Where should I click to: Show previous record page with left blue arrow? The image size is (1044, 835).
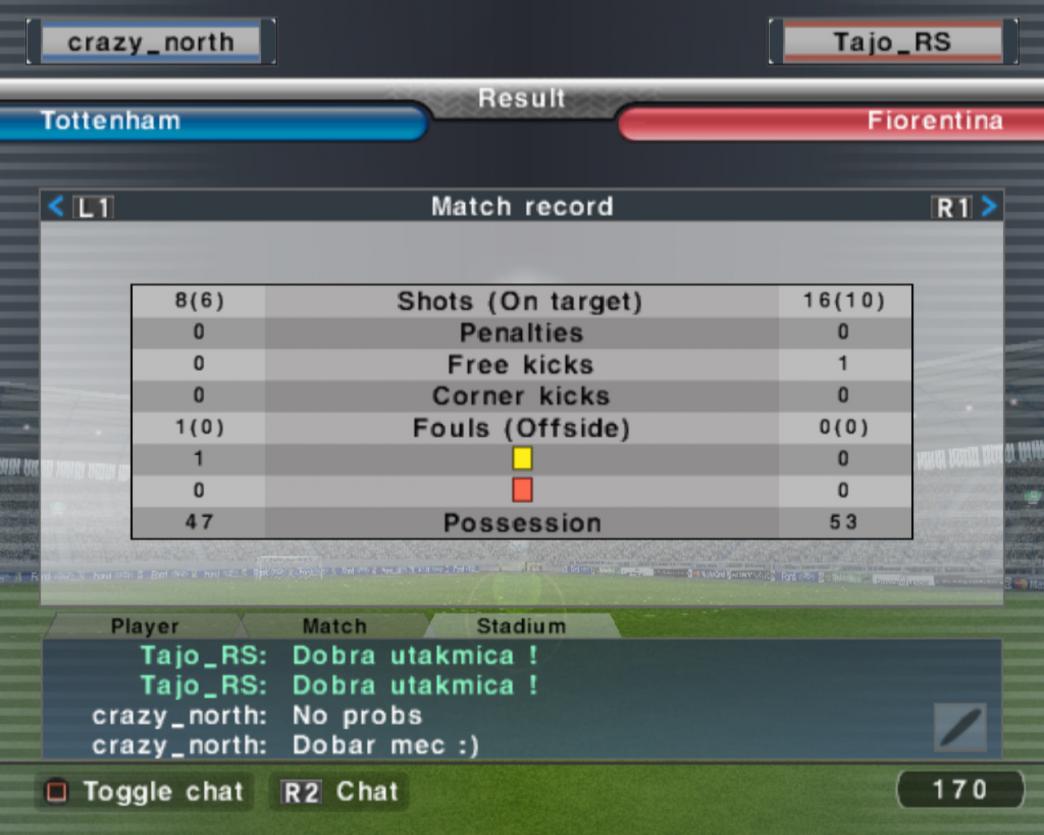56,207
